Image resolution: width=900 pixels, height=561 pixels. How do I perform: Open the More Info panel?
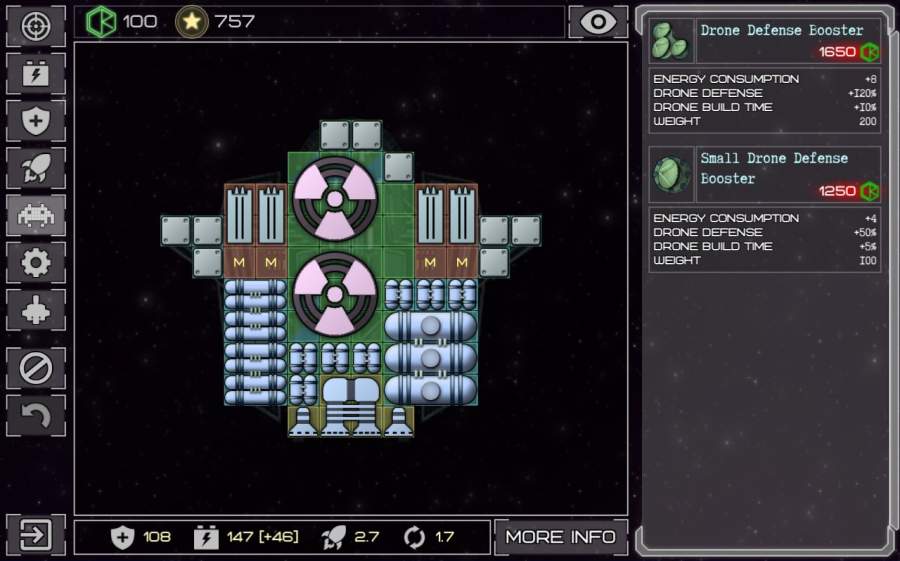click(560, 537)
